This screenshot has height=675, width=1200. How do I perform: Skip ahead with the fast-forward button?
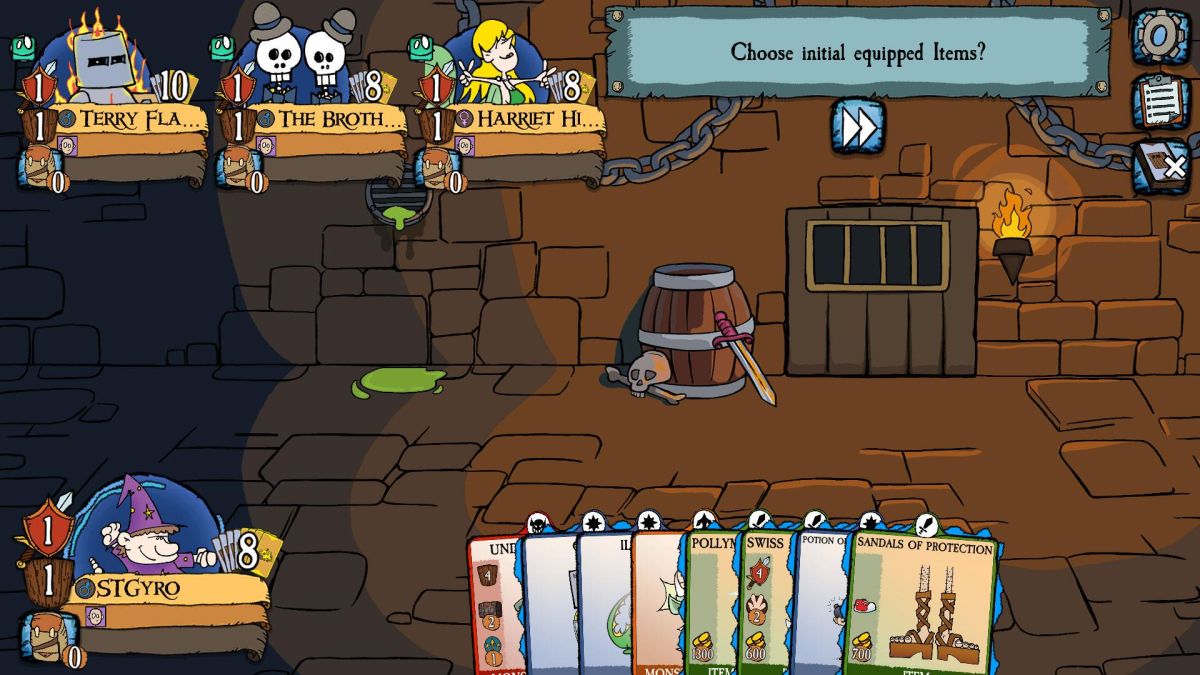point(857,127)
